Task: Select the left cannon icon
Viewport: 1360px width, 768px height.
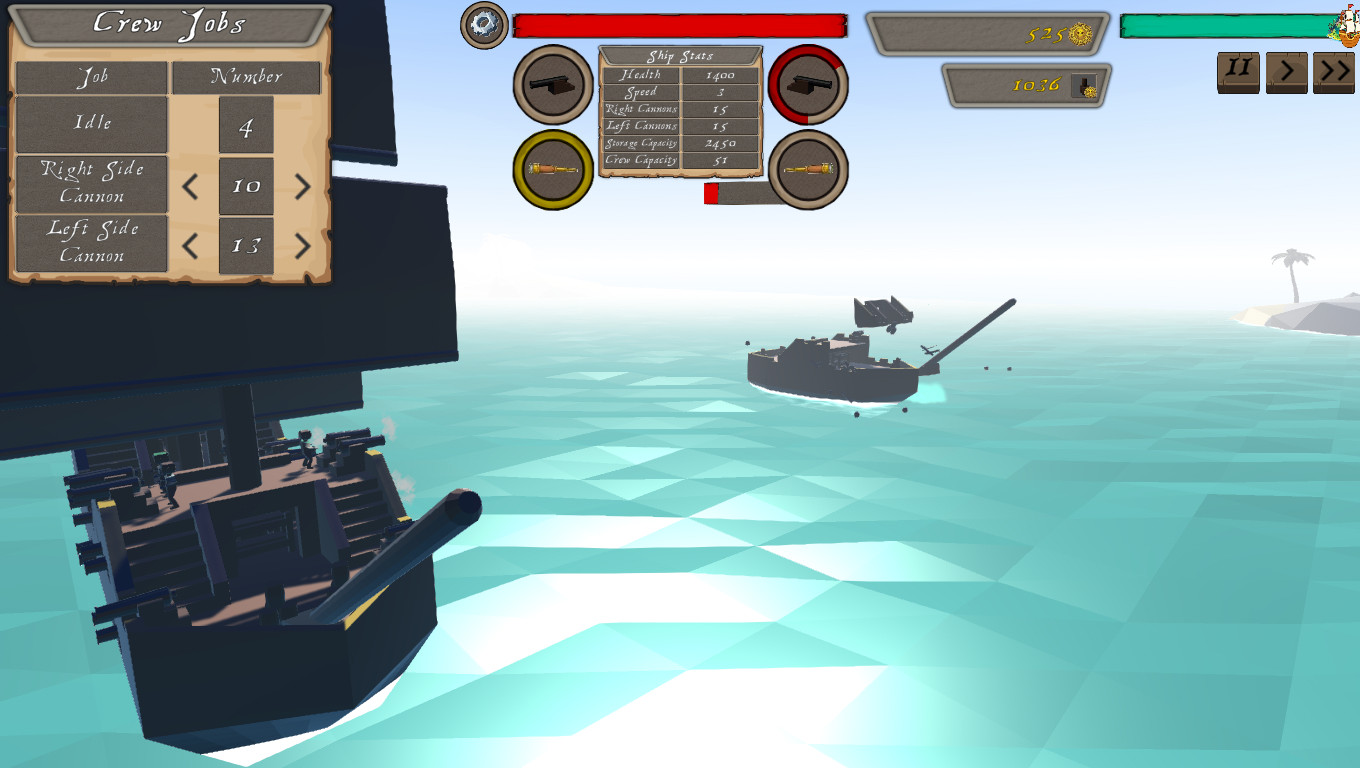Action: pos(551,85)
